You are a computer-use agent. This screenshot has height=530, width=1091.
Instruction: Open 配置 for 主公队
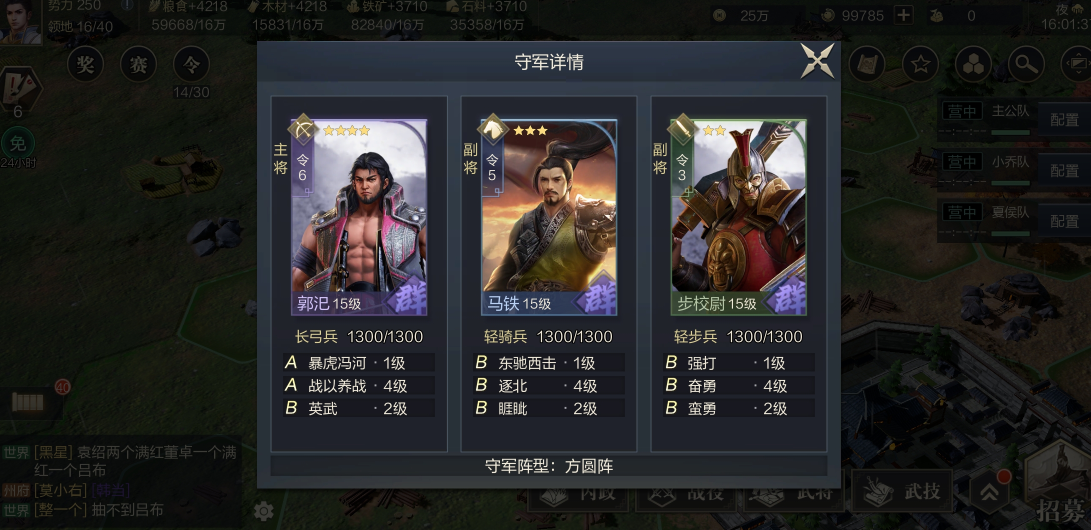pyautogui.click(x=1064, y=120)
